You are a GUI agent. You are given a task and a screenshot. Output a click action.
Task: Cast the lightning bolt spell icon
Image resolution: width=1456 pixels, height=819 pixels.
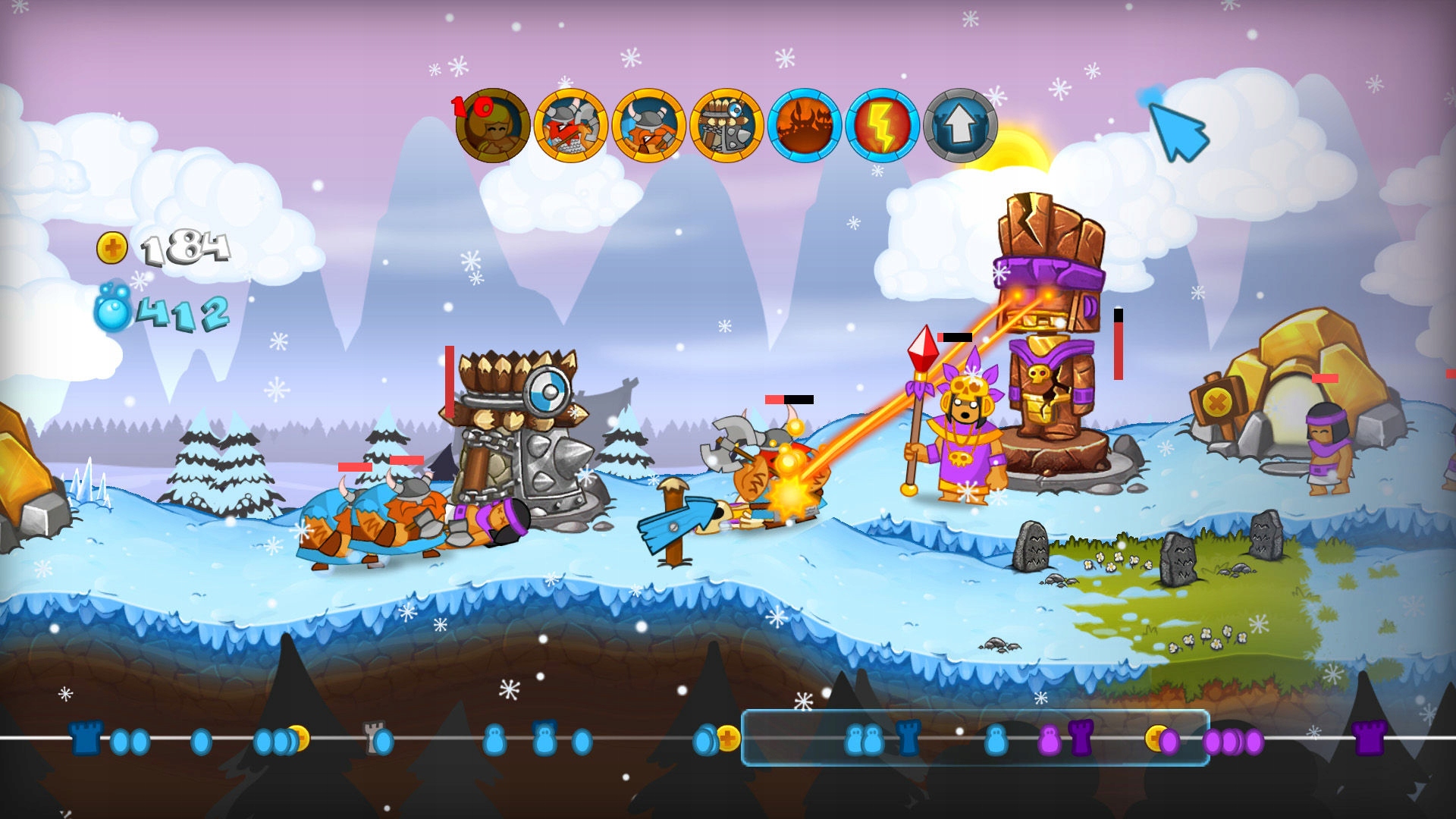pos(885,127)
